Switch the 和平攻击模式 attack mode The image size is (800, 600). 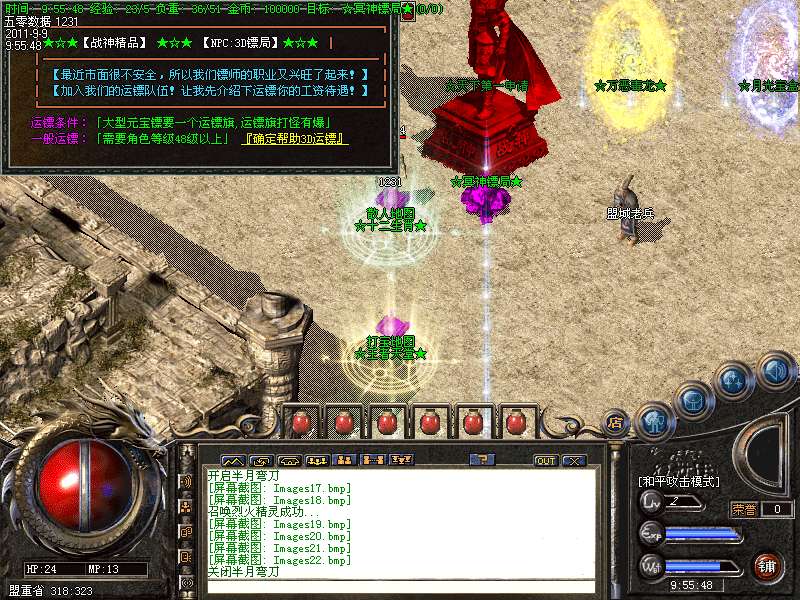click(679, 481)
